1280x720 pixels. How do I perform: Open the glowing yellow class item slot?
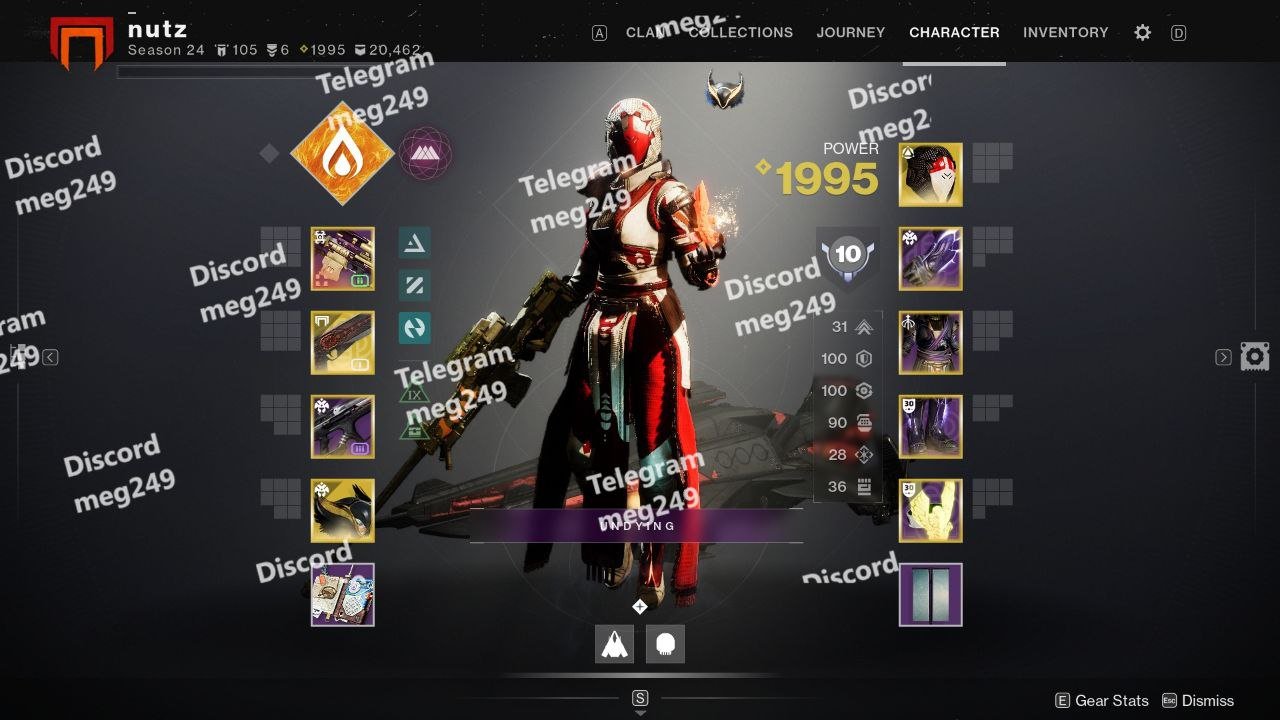931,511
